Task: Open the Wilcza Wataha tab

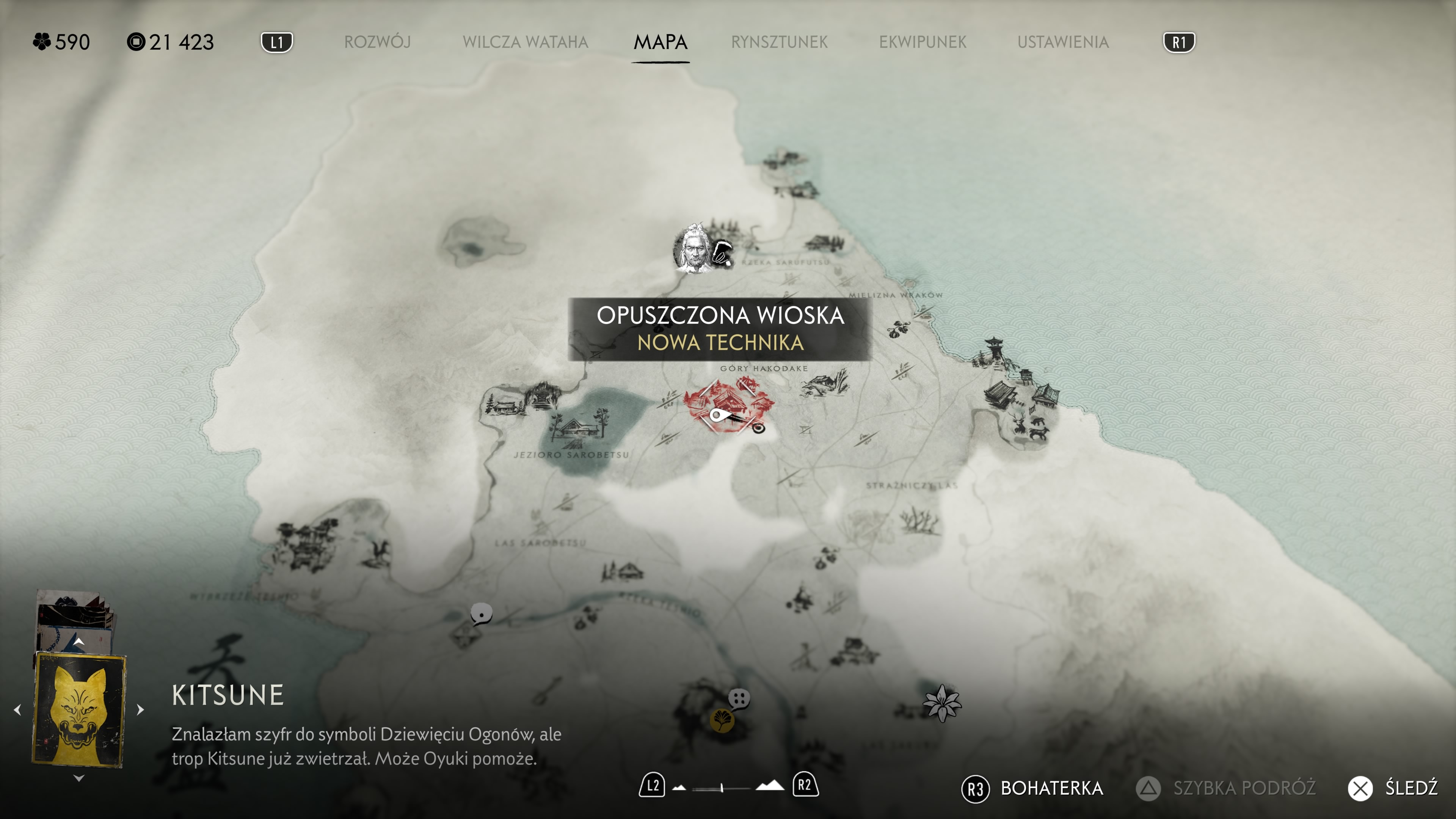Action: tap(525, 42)
